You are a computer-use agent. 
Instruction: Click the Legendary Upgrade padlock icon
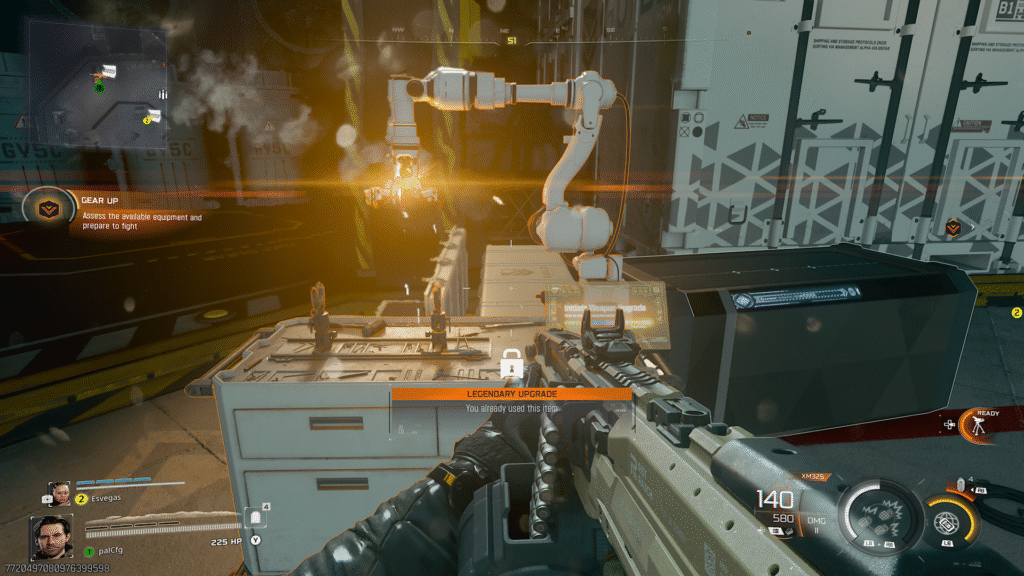510,366
